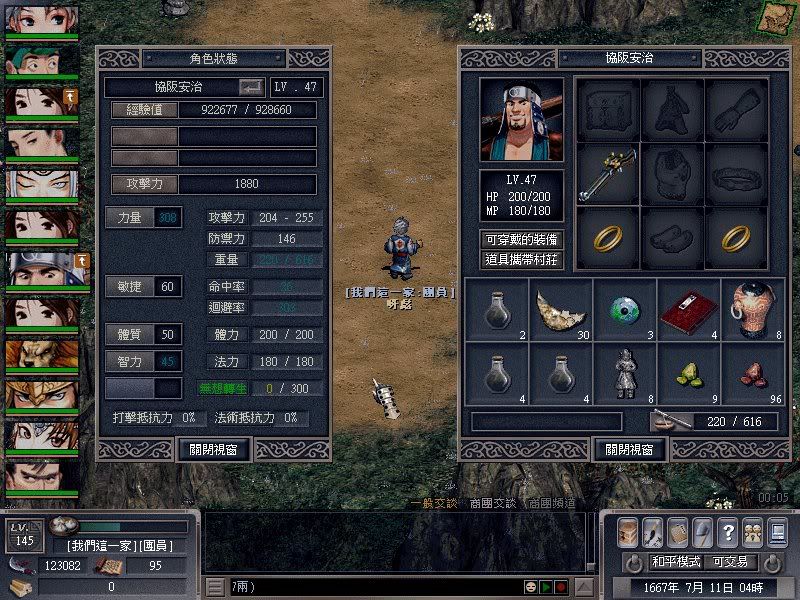Select the red ore stack of 96
The width and height of the screenshot is (800, 600).
751,372
